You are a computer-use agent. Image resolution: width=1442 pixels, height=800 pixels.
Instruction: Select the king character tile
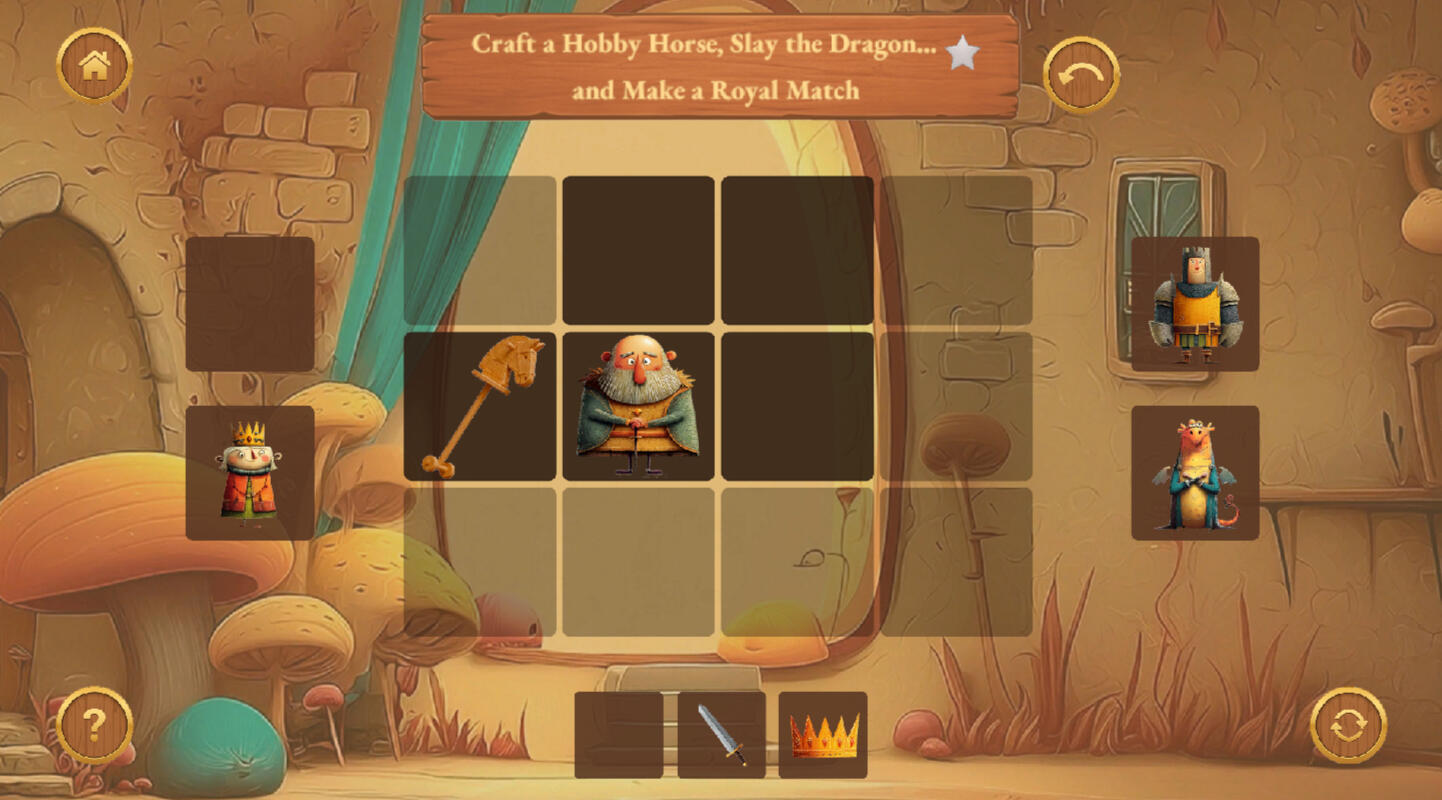250,473
